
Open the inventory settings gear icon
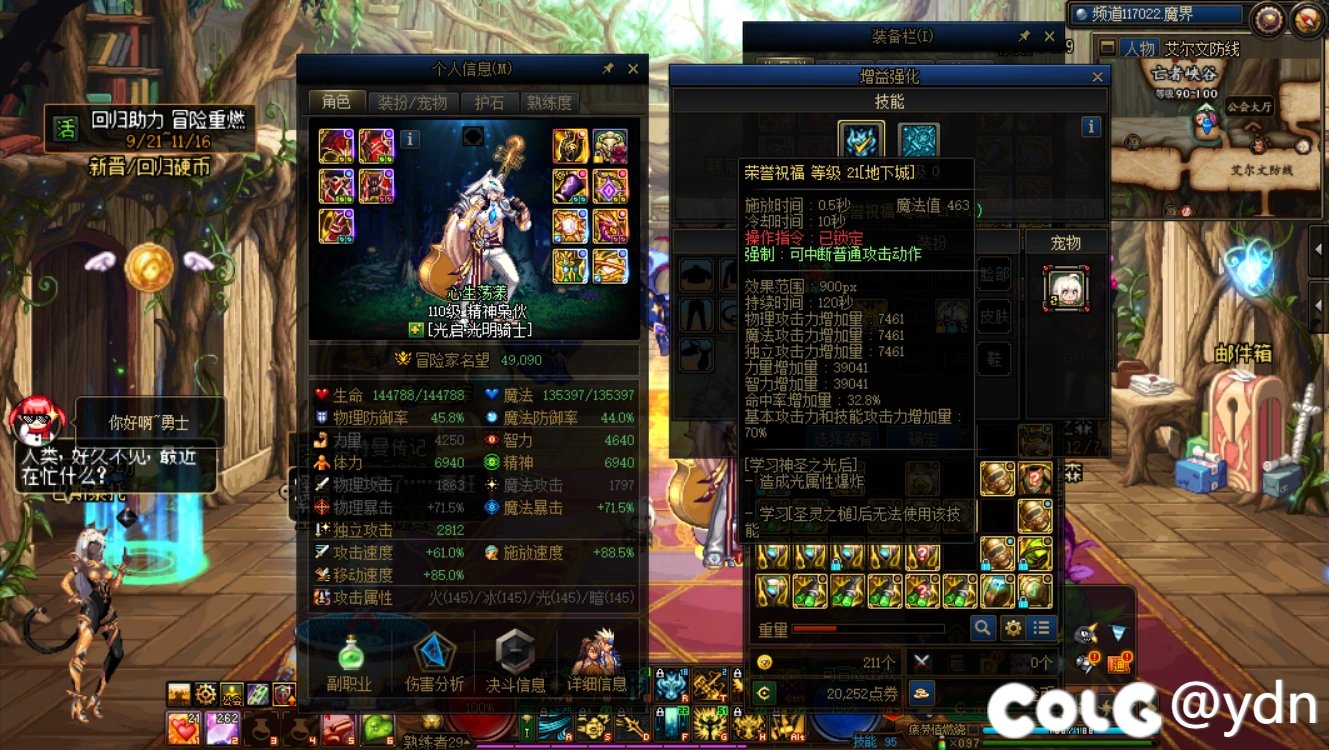click(x=1011, y=628)
